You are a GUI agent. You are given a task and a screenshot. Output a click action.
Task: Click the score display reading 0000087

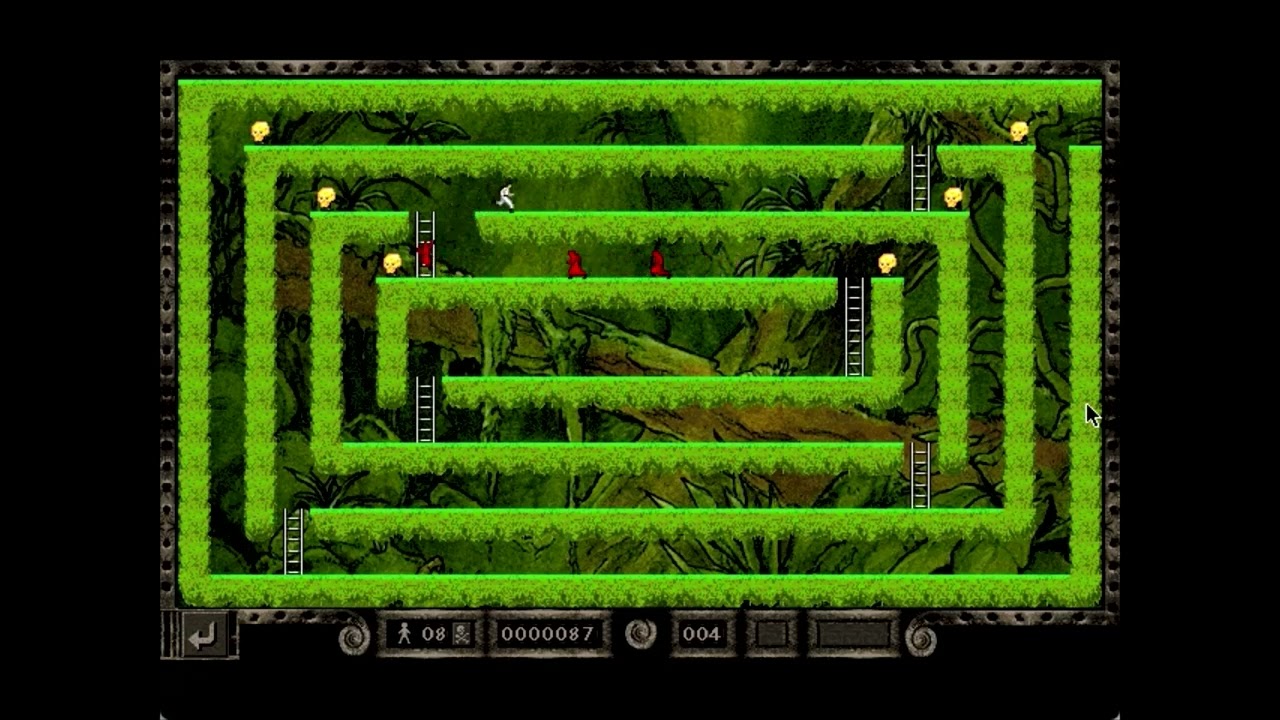click(547, 633)
